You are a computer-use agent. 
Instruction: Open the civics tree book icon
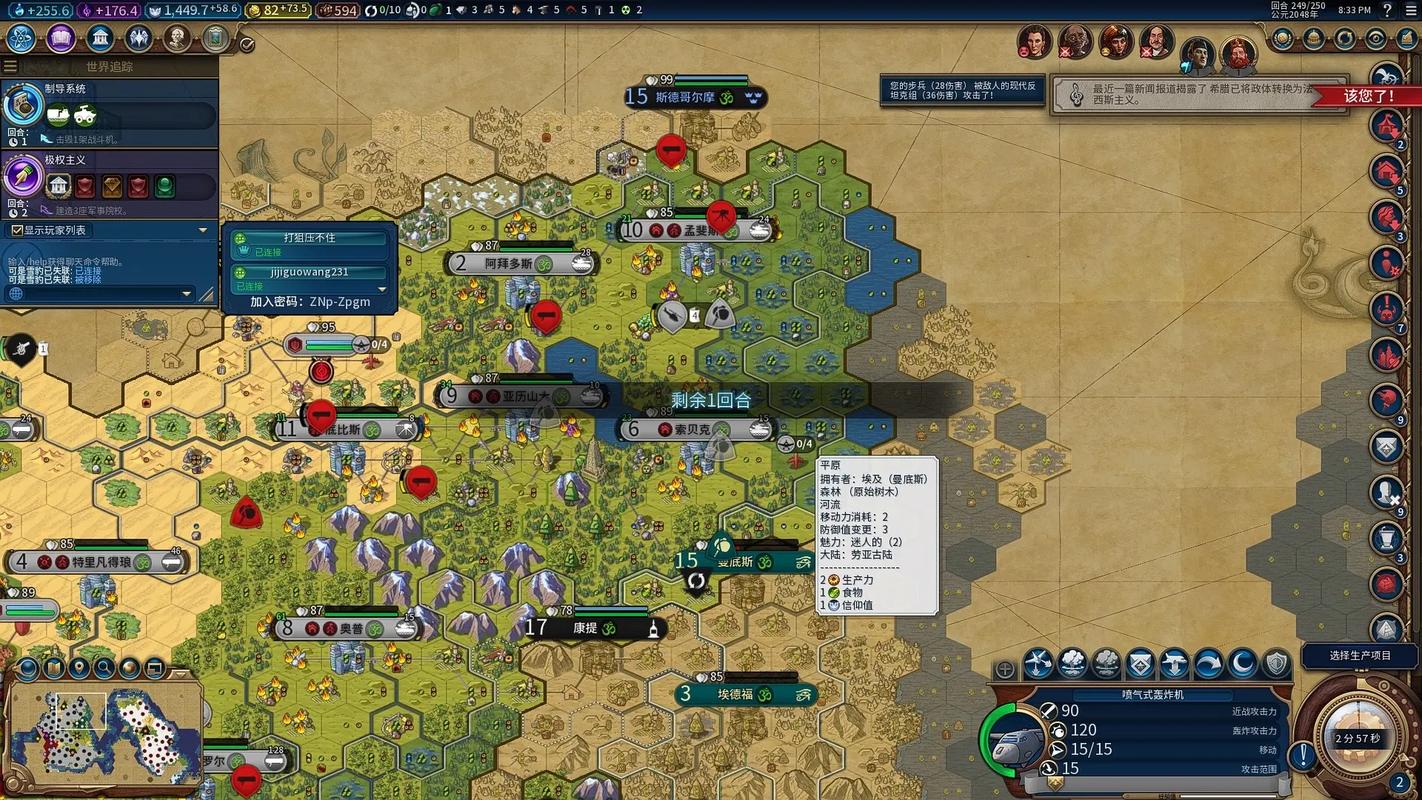[61, 39]
